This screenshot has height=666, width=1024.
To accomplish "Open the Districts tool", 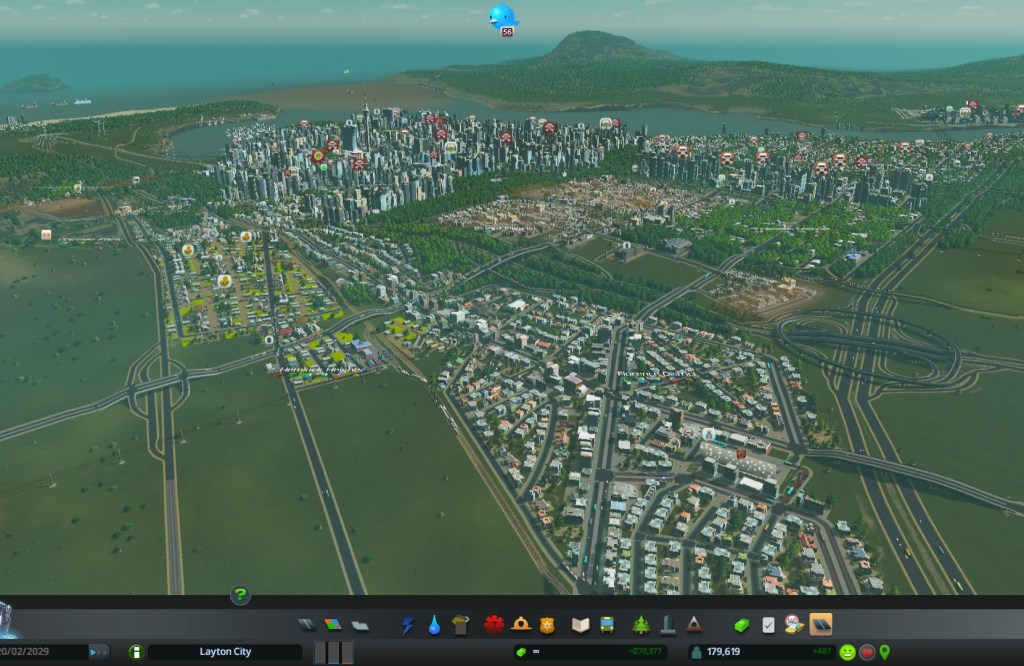I will 359,625.
